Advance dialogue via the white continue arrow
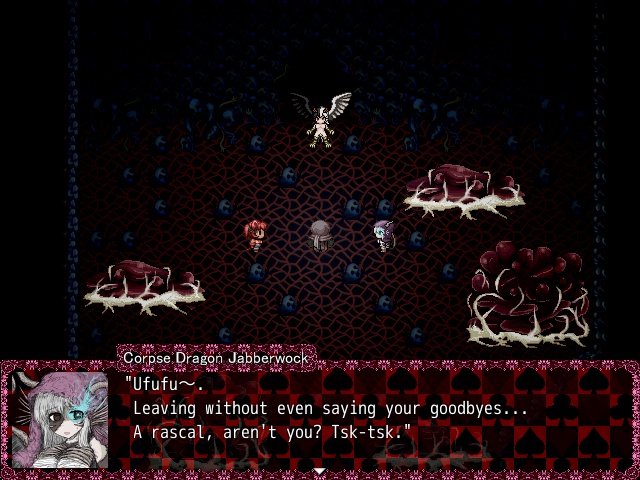This screenshot has width=640, height=480. pyautogui.click(x=319, y=470)
